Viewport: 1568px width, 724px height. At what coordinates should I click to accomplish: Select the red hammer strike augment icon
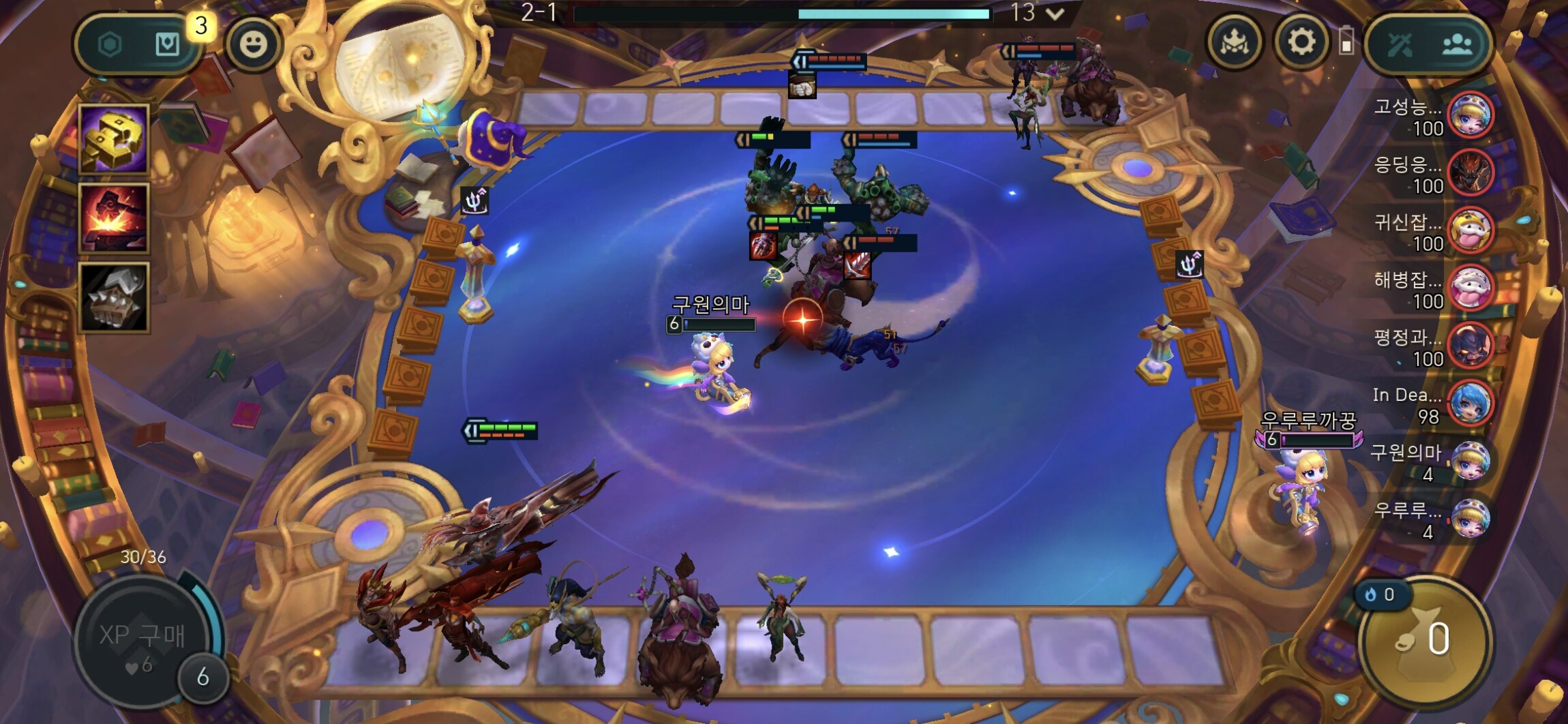click(114, 218)
